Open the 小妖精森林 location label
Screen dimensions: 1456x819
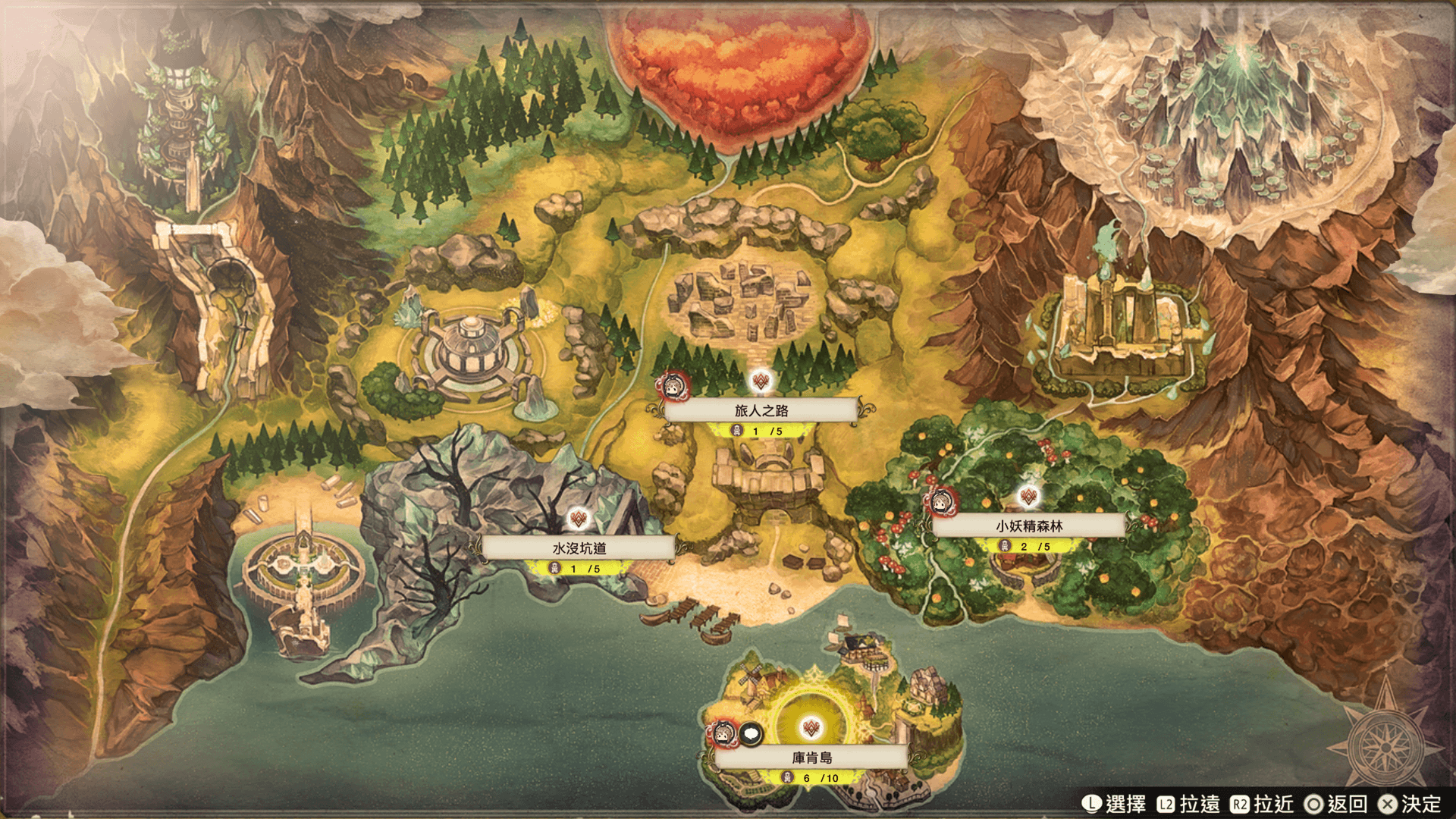(x=1028, y=526)
